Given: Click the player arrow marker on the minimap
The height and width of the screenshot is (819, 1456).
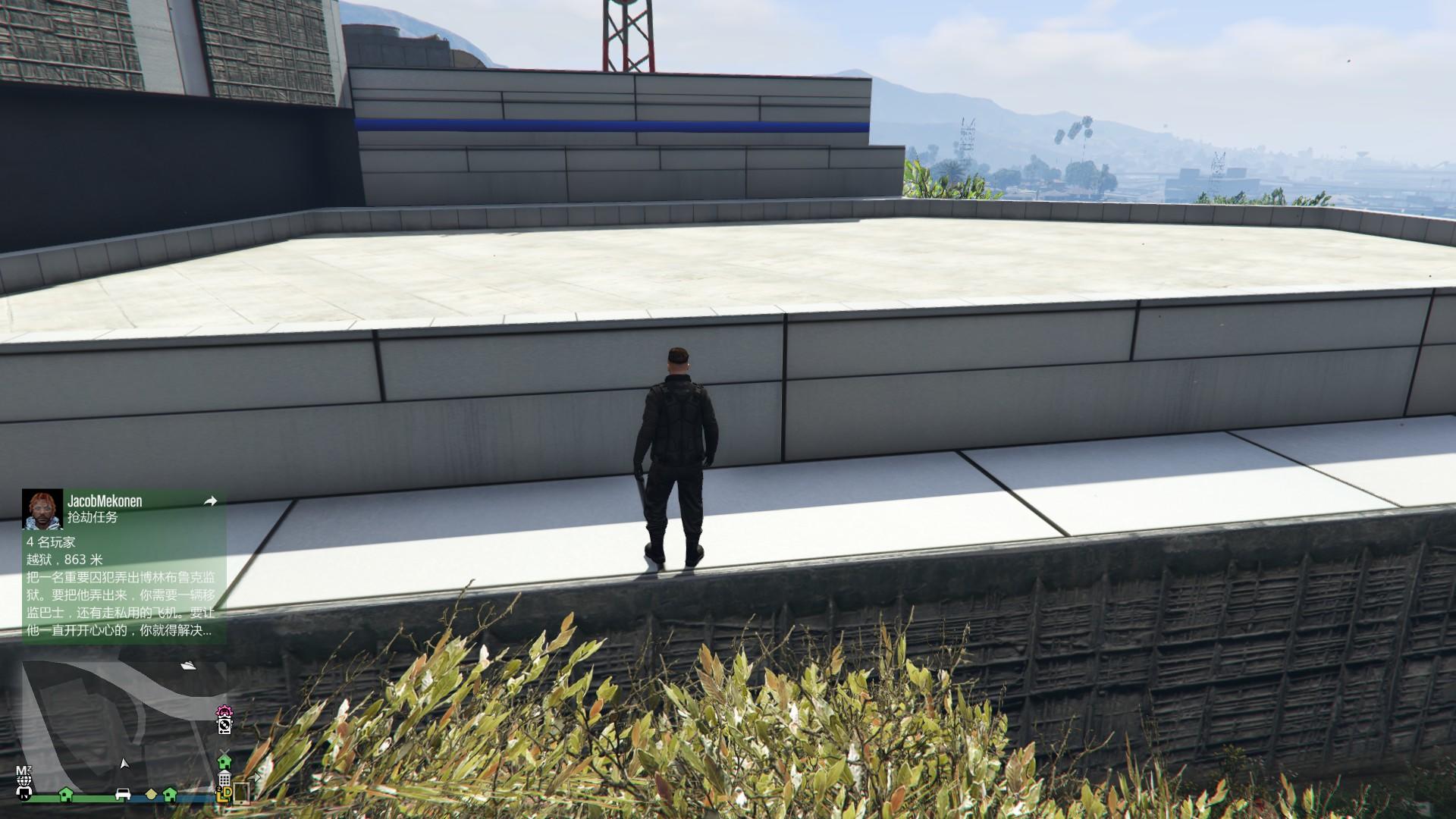Looking at the screenshot, I should click(x=125, y=763).
